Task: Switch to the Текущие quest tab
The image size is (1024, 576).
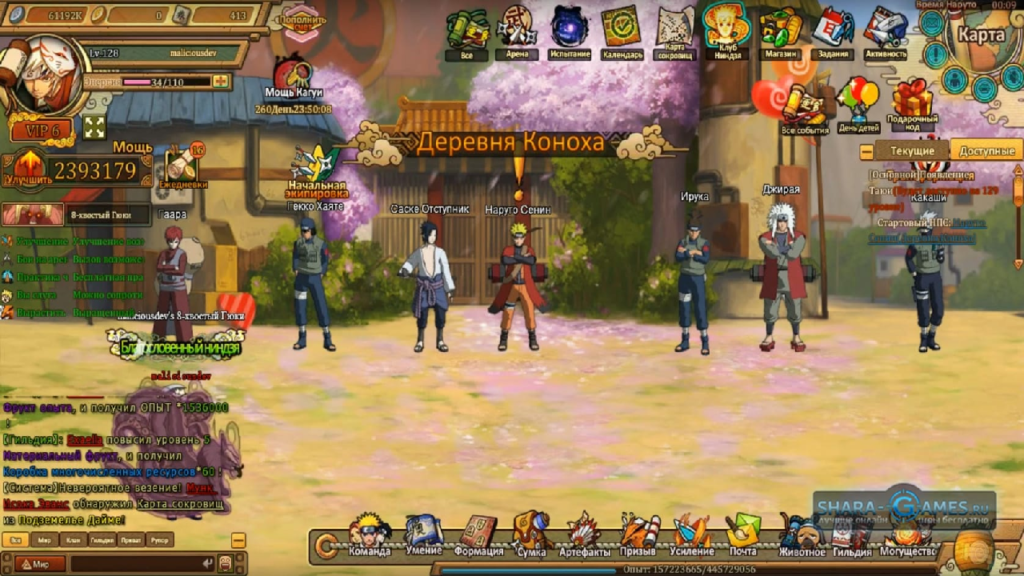Action: (912, 151)
